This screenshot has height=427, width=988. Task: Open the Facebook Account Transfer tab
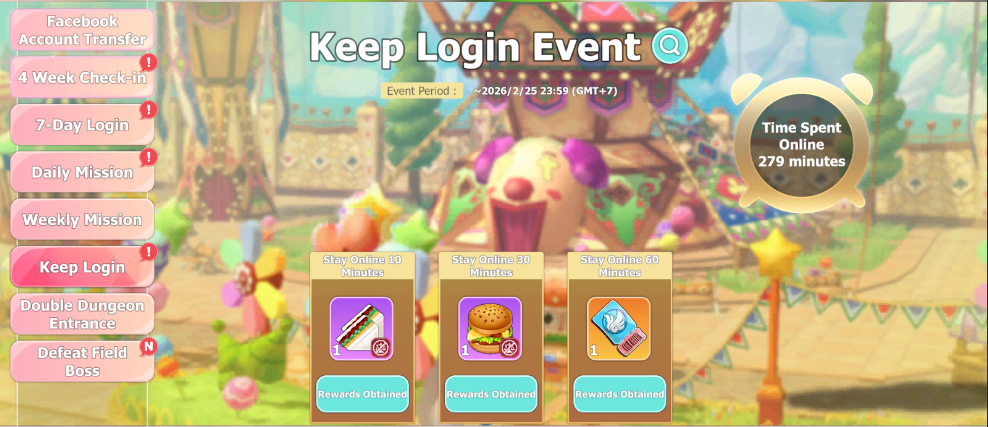pos(82,30)
